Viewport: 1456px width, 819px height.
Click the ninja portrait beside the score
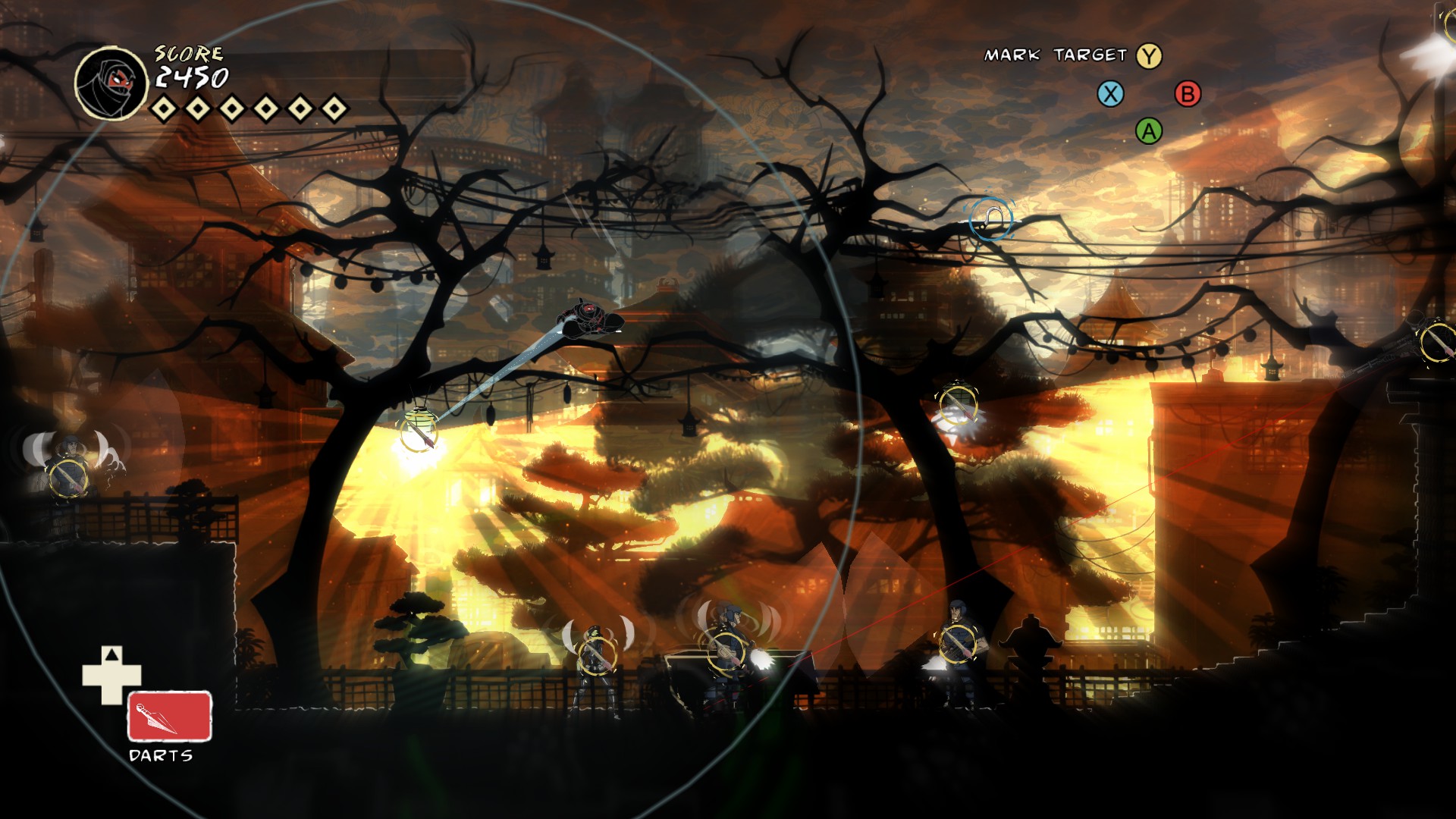point(111,83)
